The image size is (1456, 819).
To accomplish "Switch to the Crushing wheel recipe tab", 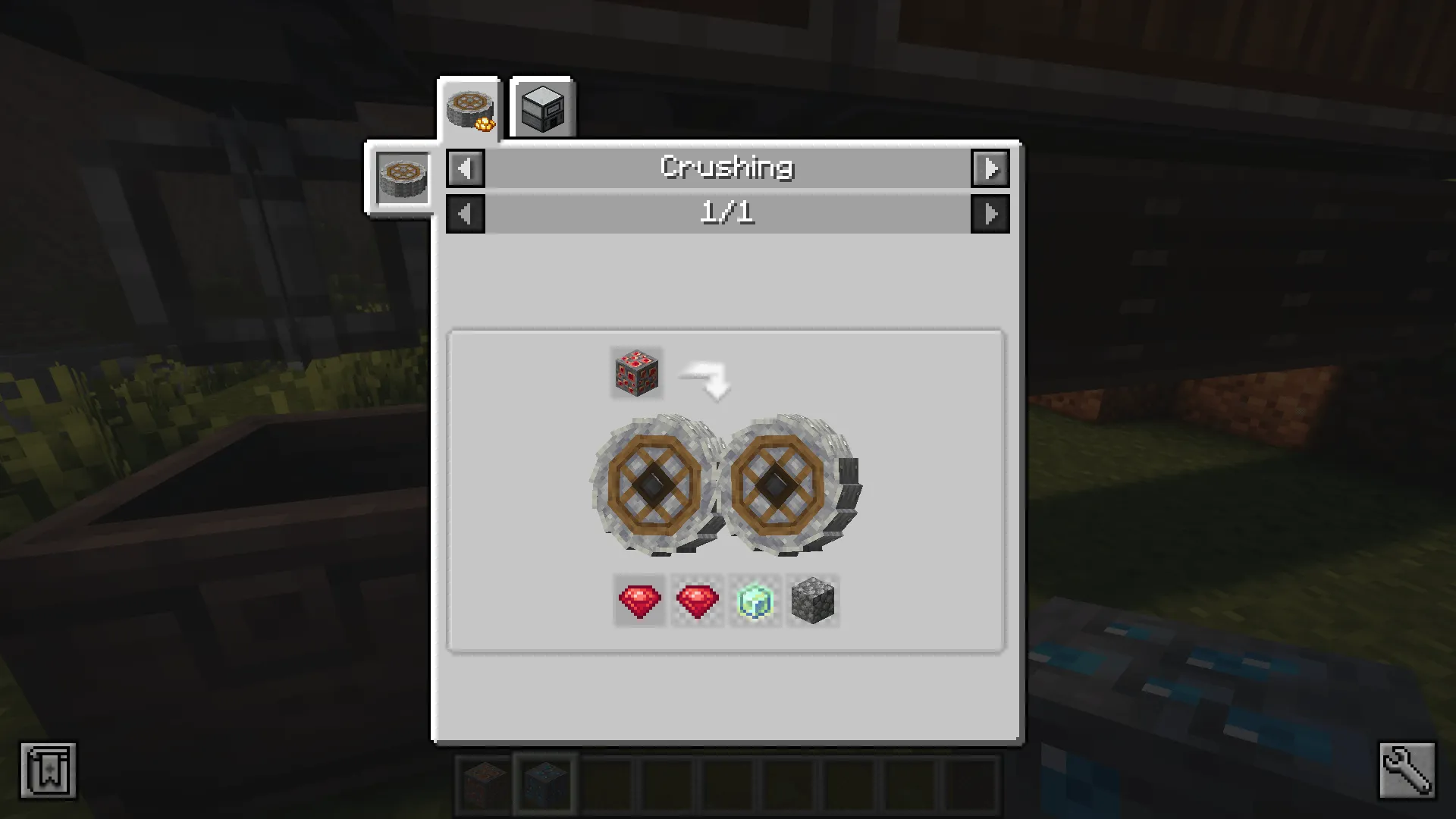I will [470, 106].
